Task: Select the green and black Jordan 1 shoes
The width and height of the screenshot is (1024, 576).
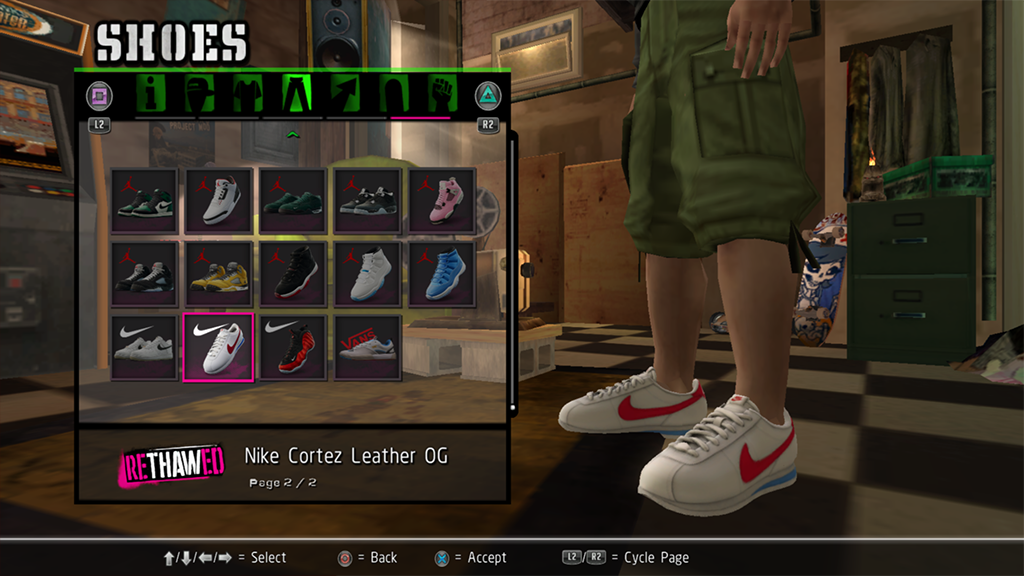Action: tap(145, 200)
